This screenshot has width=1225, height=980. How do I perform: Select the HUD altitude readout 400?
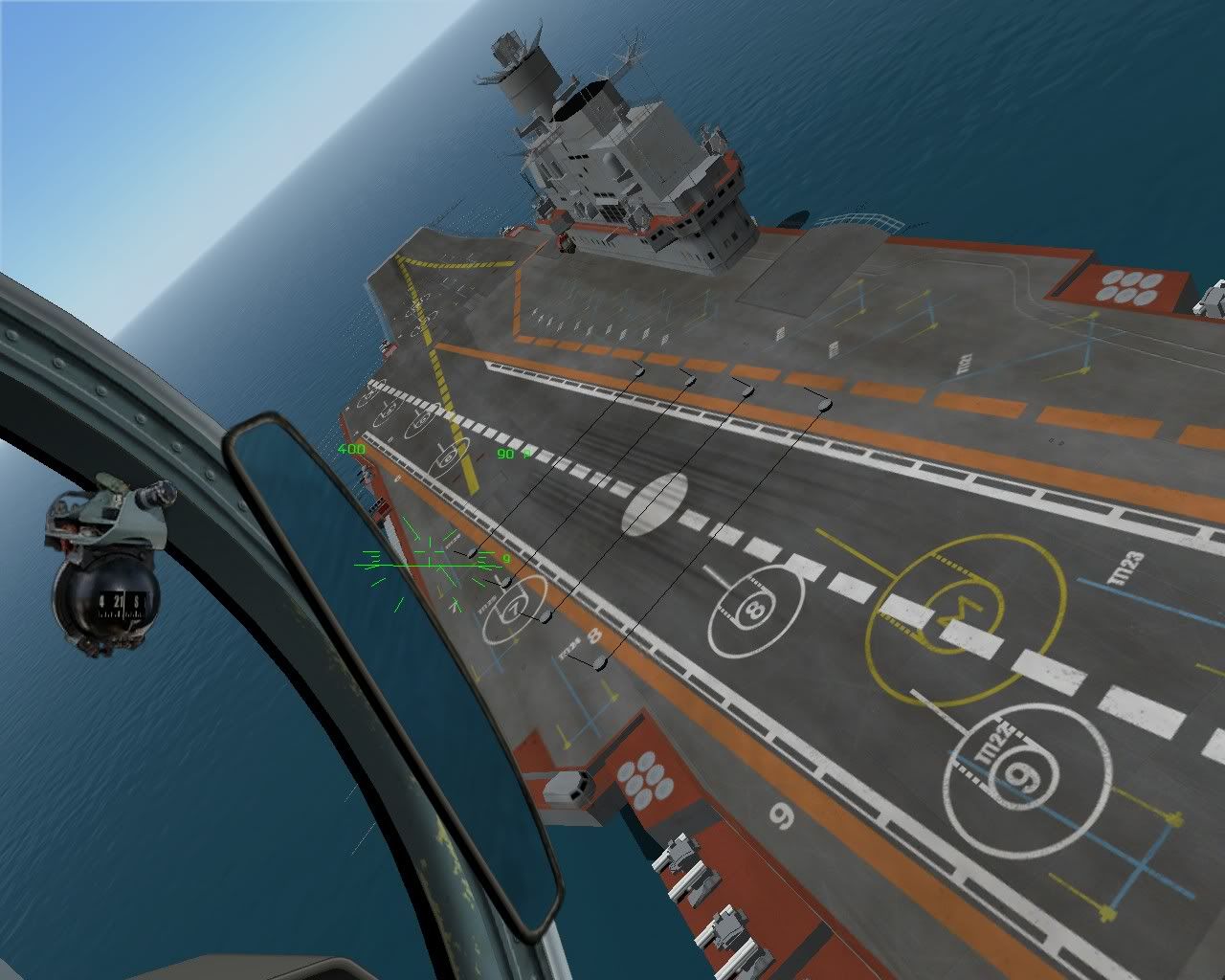coord(350,449)
